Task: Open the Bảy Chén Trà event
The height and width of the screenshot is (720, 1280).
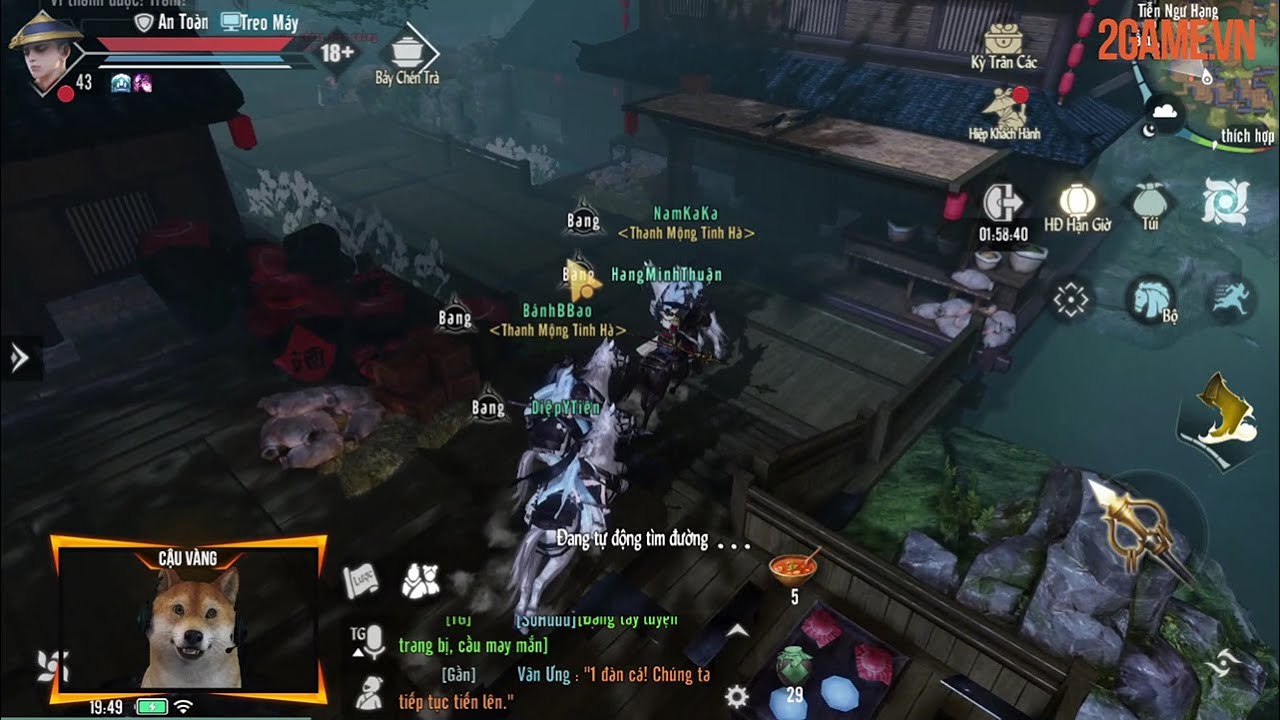Action: tap(407, 52)
